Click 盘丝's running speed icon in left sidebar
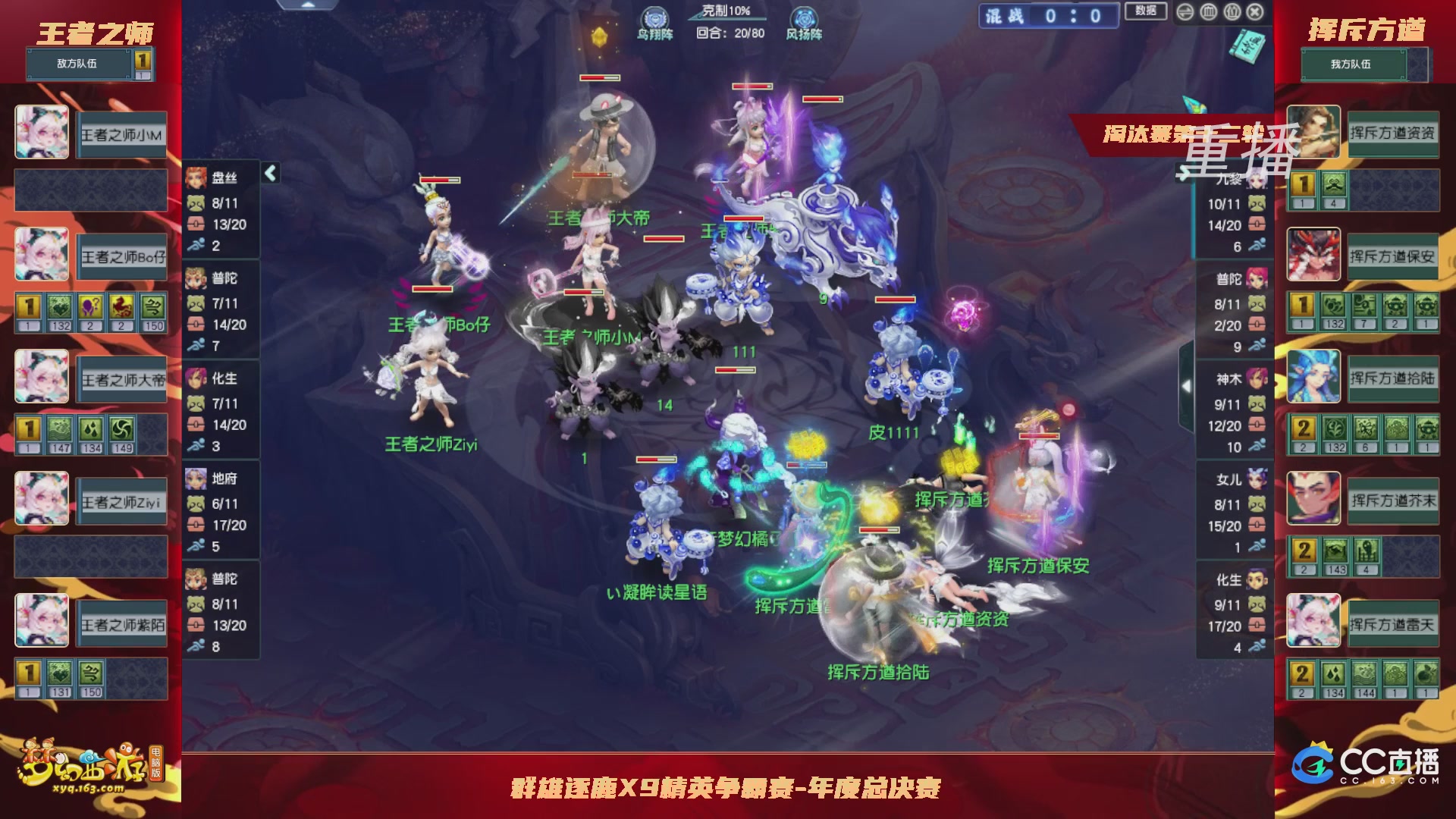This screenshot has width=1456, height=819. pyautogui.click(x=196, y=244)
